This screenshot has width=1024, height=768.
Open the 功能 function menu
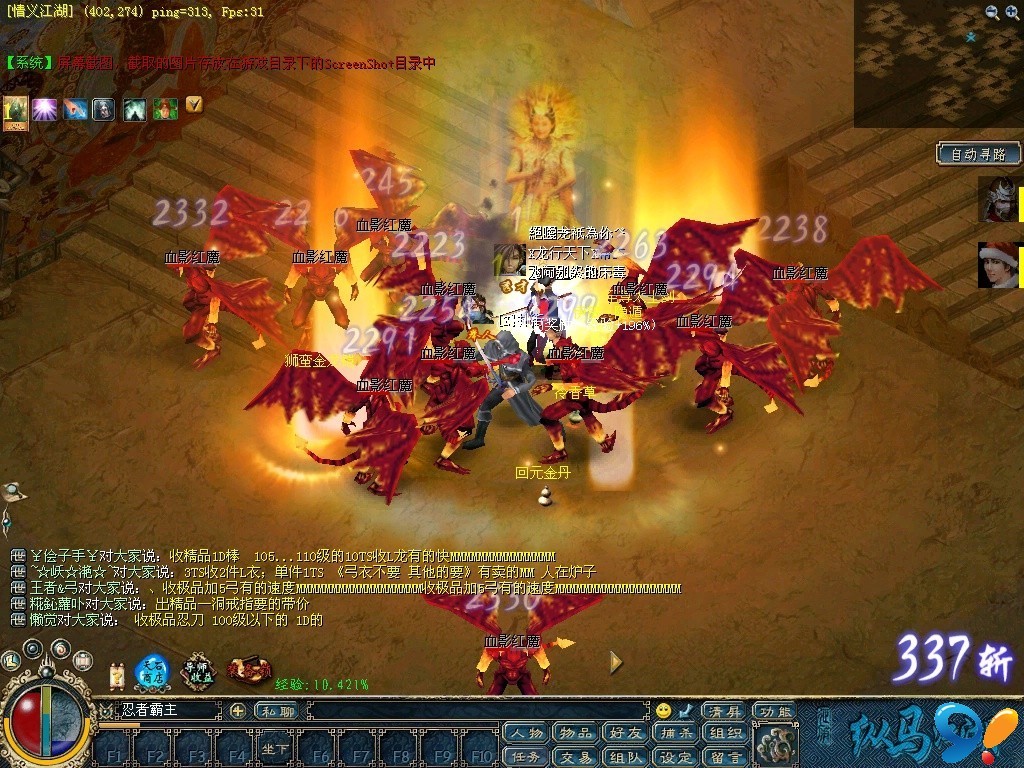click(x=774, y=711)
